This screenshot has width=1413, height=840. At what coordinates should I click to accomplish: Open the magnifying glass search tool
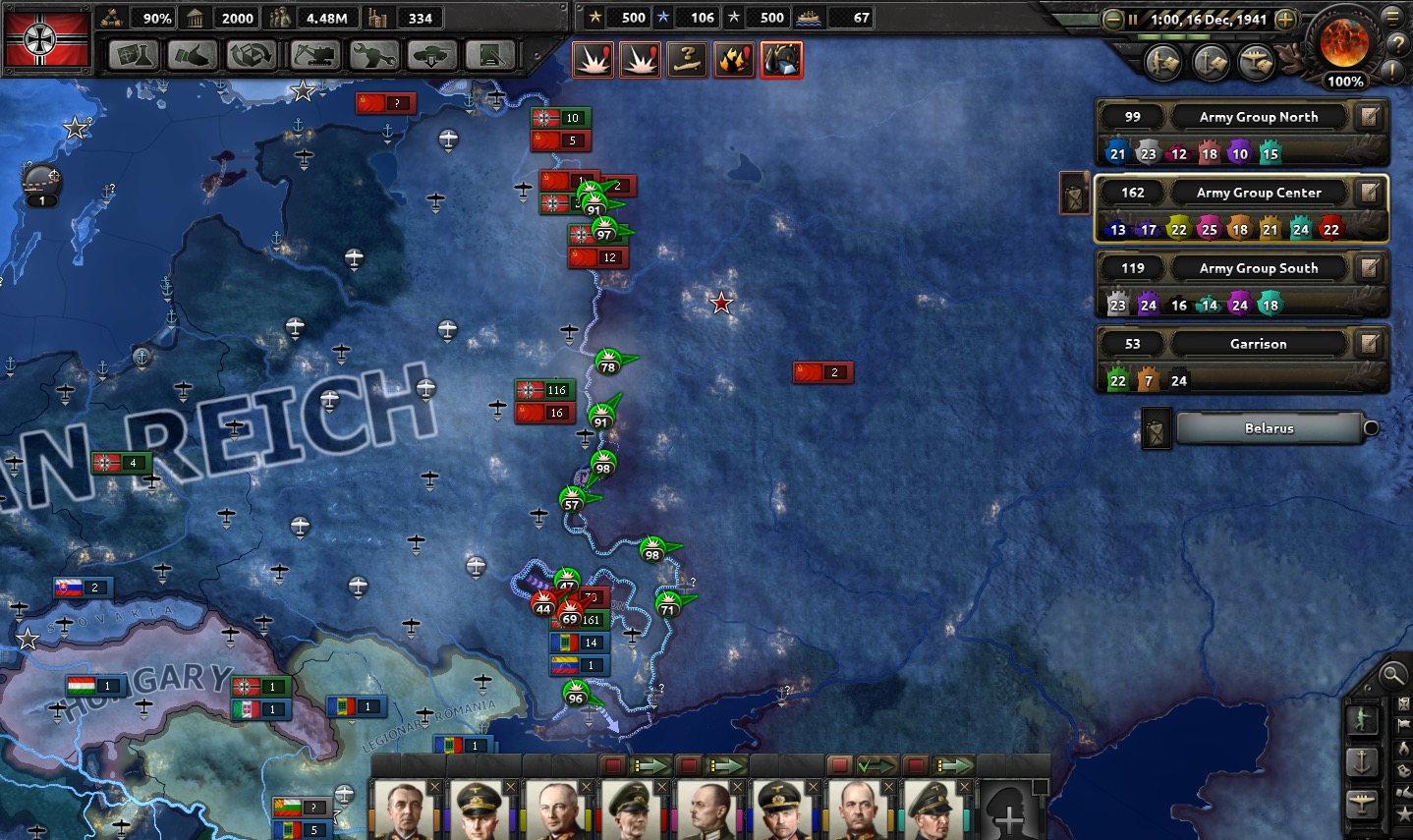(x=1392, y=675)
